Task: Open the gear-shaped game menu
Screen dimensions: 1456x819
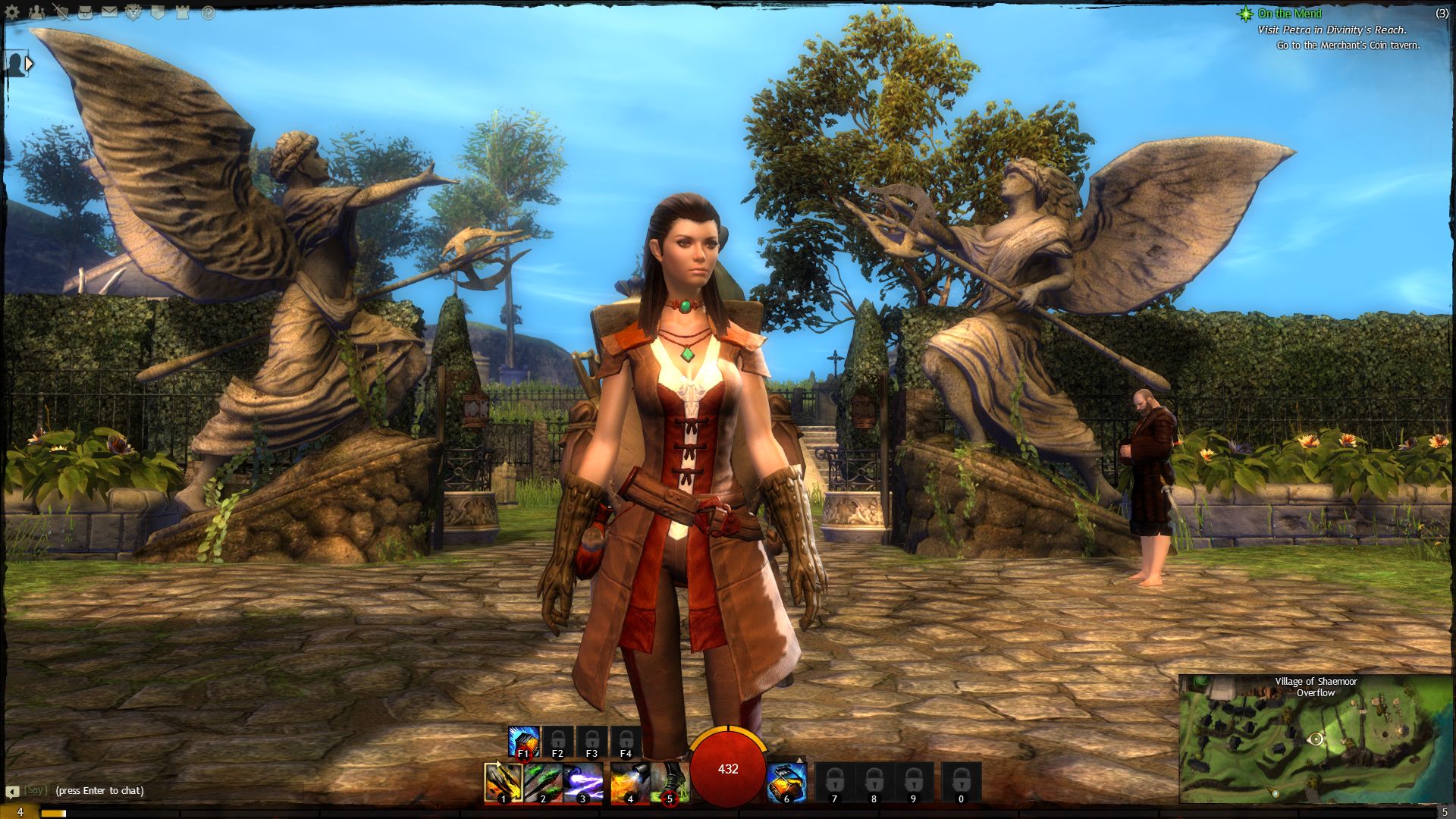Action: point(13,13)
